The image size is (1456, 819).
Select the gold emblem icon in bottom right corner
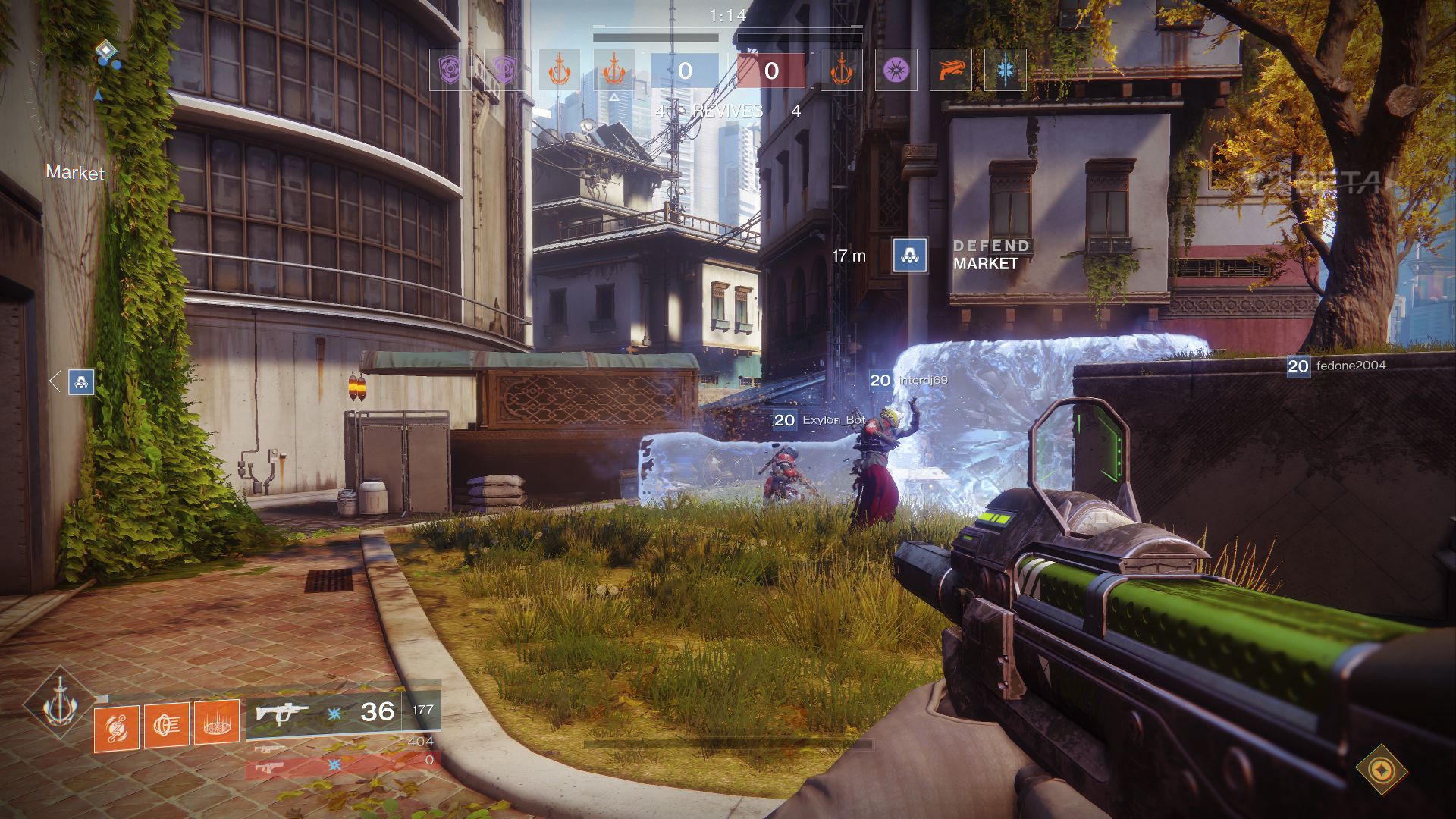(1382, 768)
